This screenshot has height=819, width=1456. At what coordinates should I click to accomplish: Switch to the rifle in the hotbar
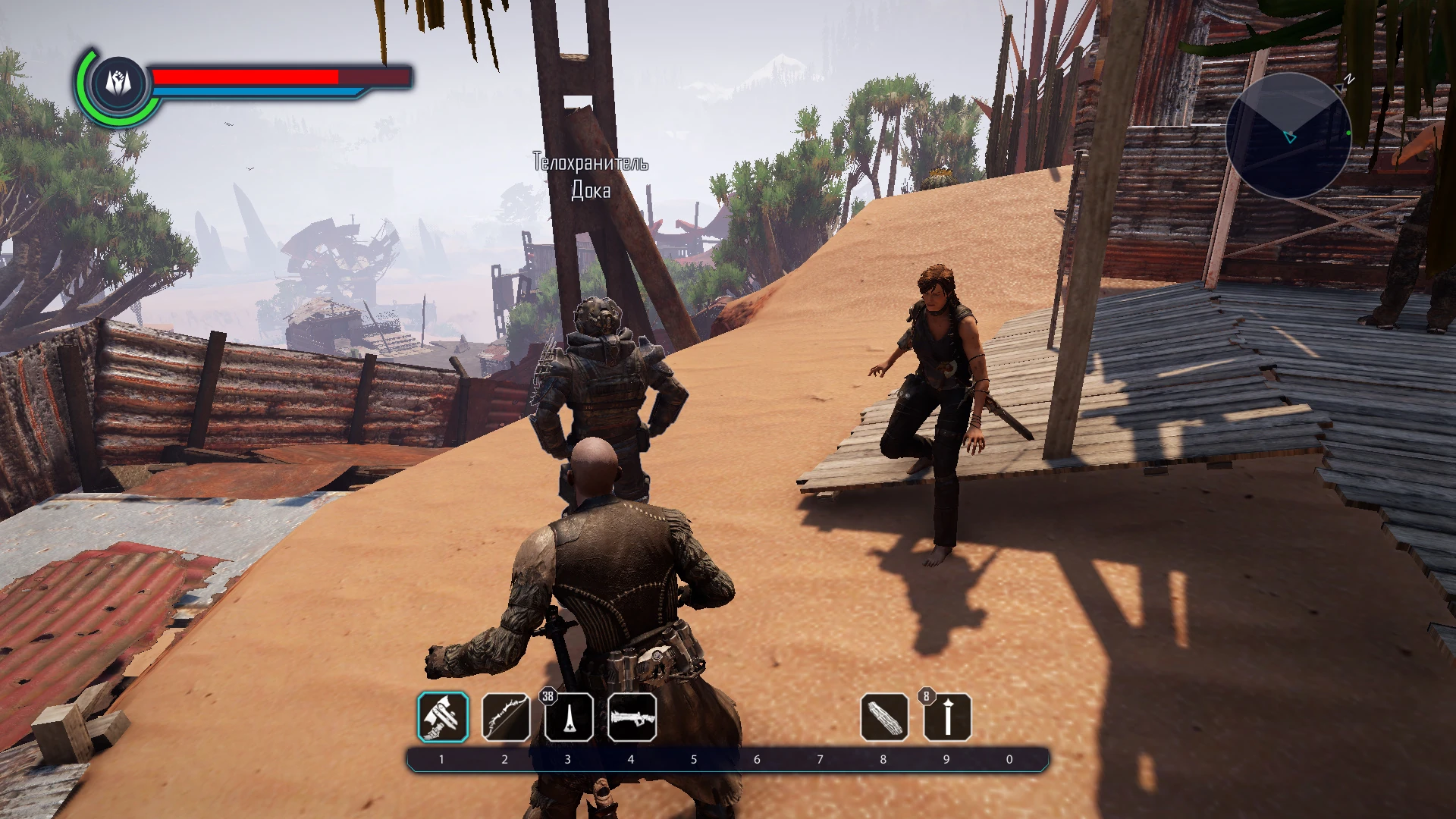tap(632, 717)
